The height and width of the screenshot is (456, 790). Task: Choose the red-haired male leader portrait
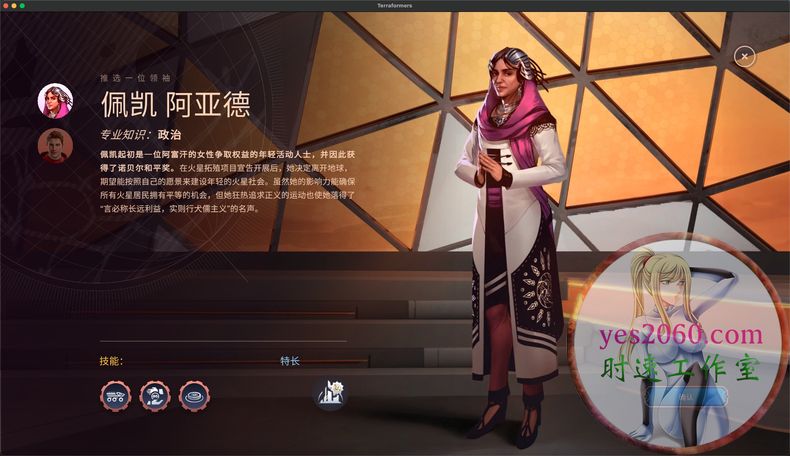[55, 146]
